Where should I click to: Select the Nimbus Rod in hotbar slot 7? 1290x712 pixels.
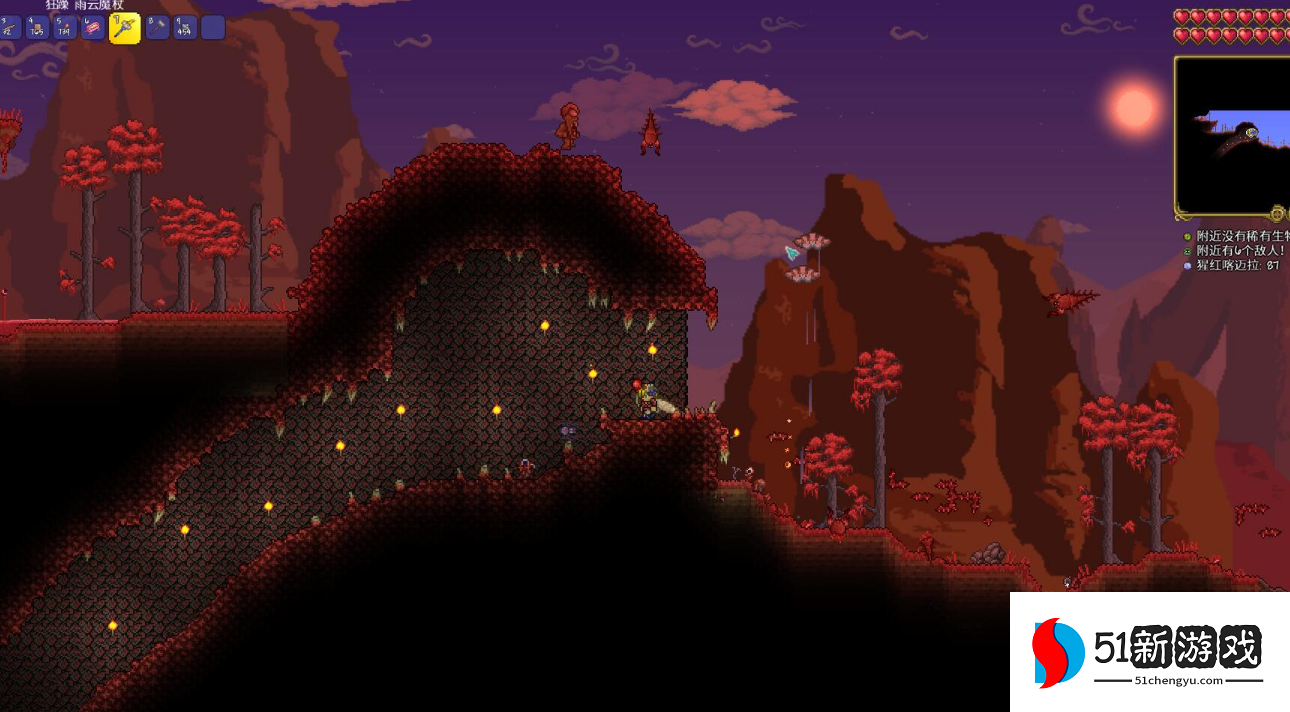pos(124,28)
